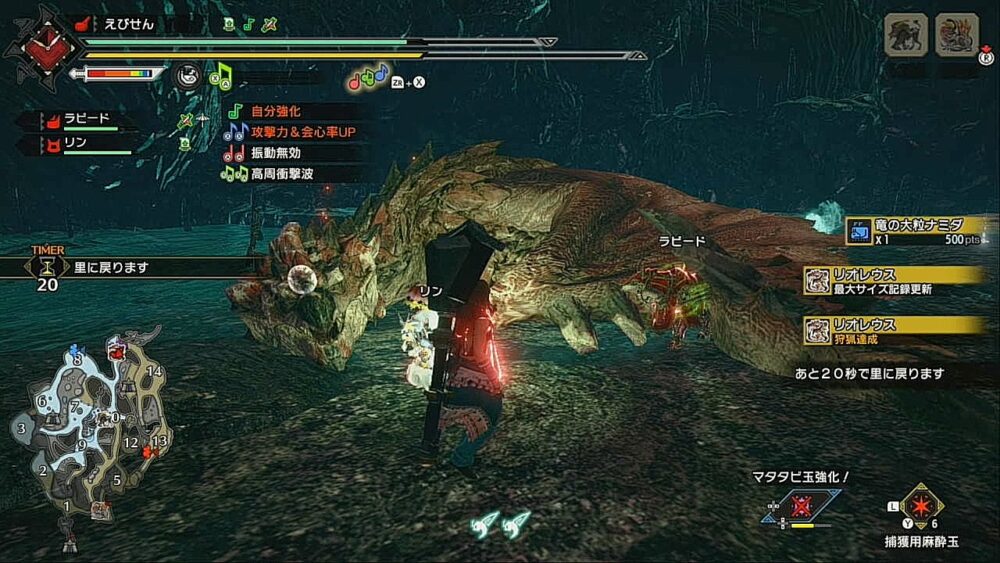Screen dimensions: 1000x563
Task: Select the left monster target icon
Action: point(906,35)
